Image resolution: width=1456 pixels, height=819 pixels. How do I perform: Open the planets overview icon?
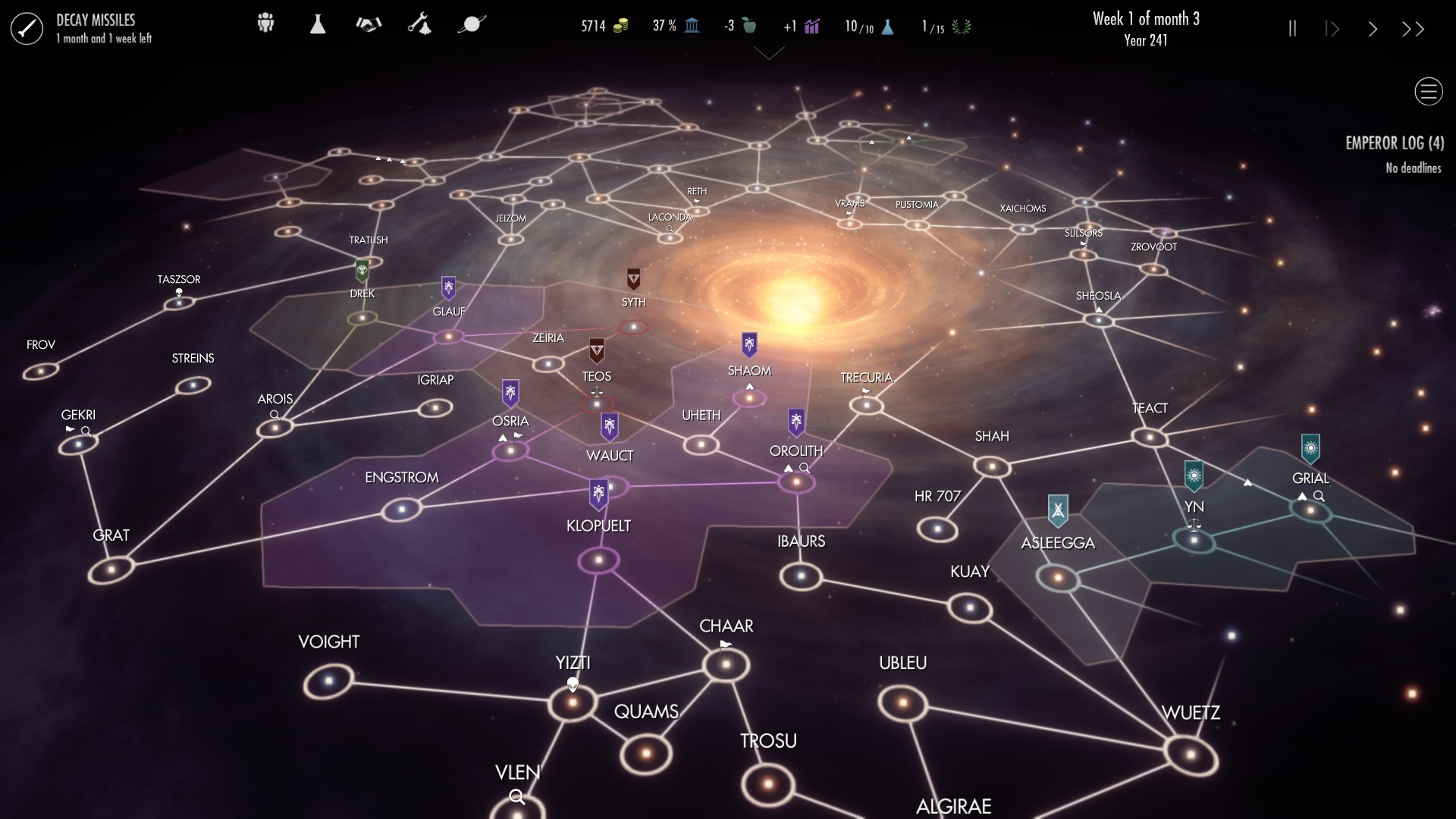point(472,24)
